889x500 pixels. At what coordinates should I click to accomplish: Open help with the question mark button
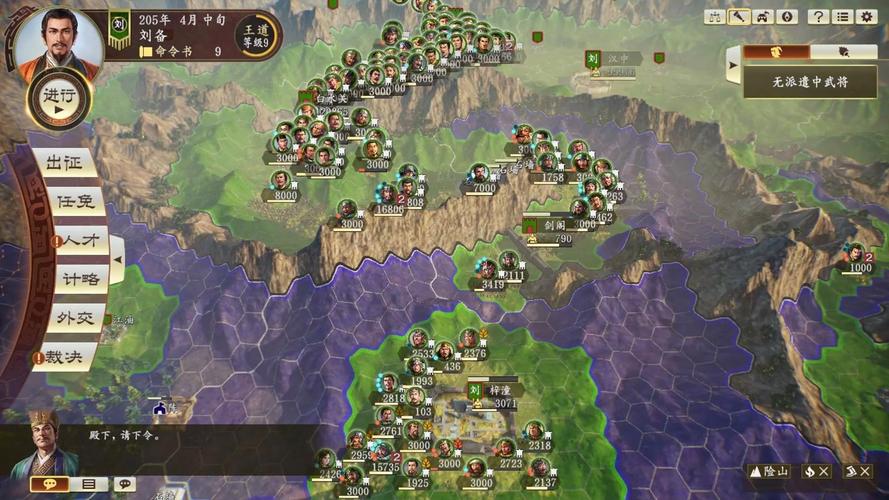coord(818,17)
